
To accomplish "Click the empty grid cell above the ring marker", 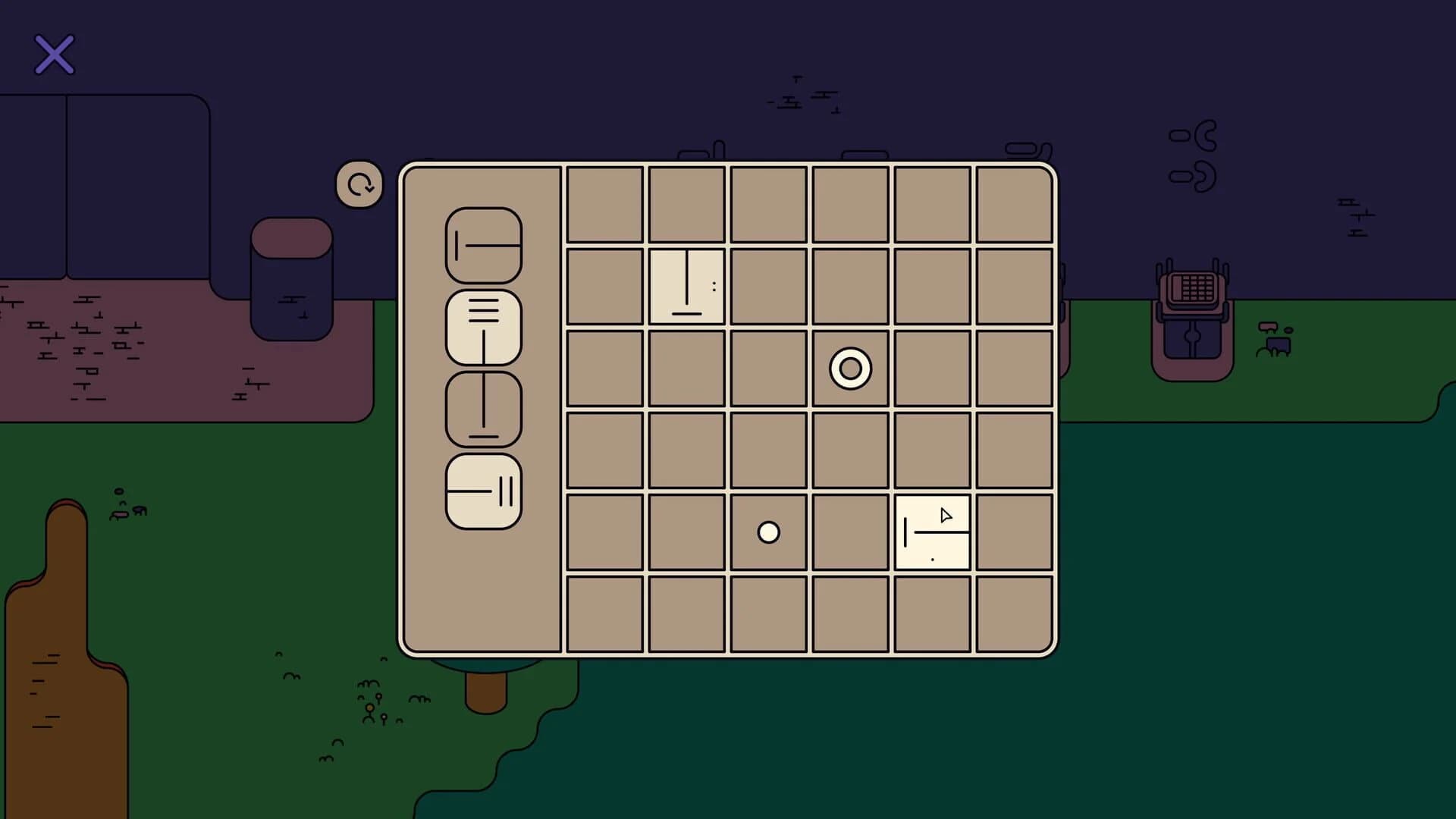I will (849, 284).
